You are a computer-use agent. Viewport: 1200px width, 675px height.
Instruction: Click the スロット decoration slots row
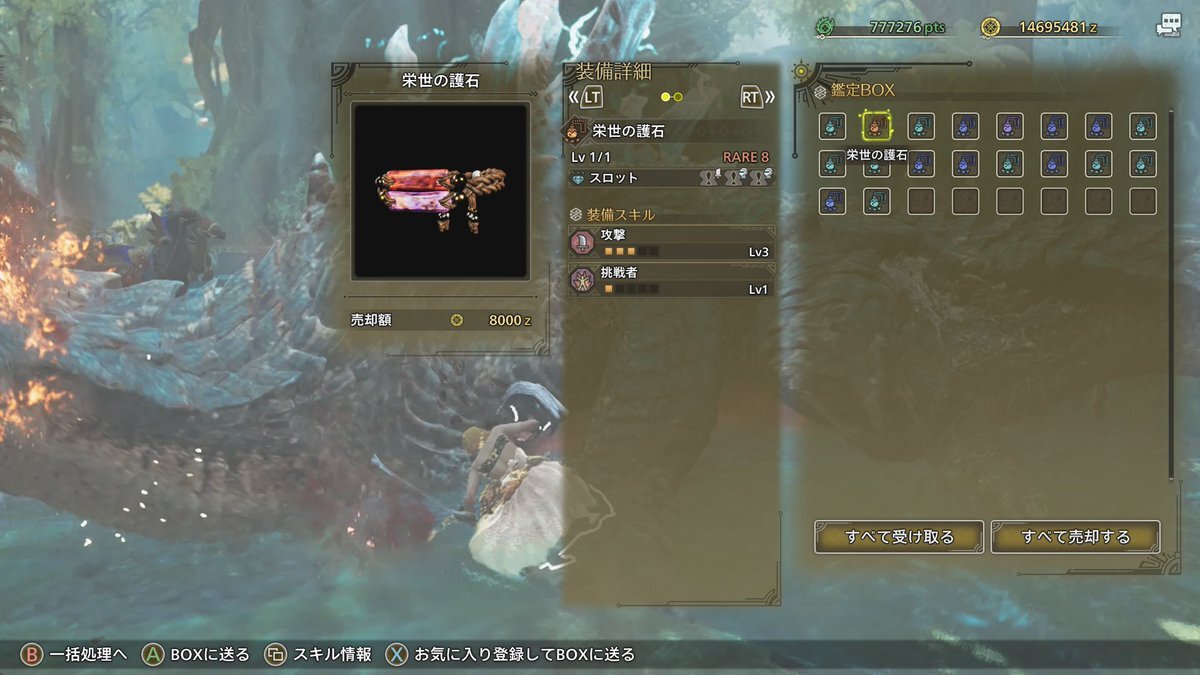(671, 178)
